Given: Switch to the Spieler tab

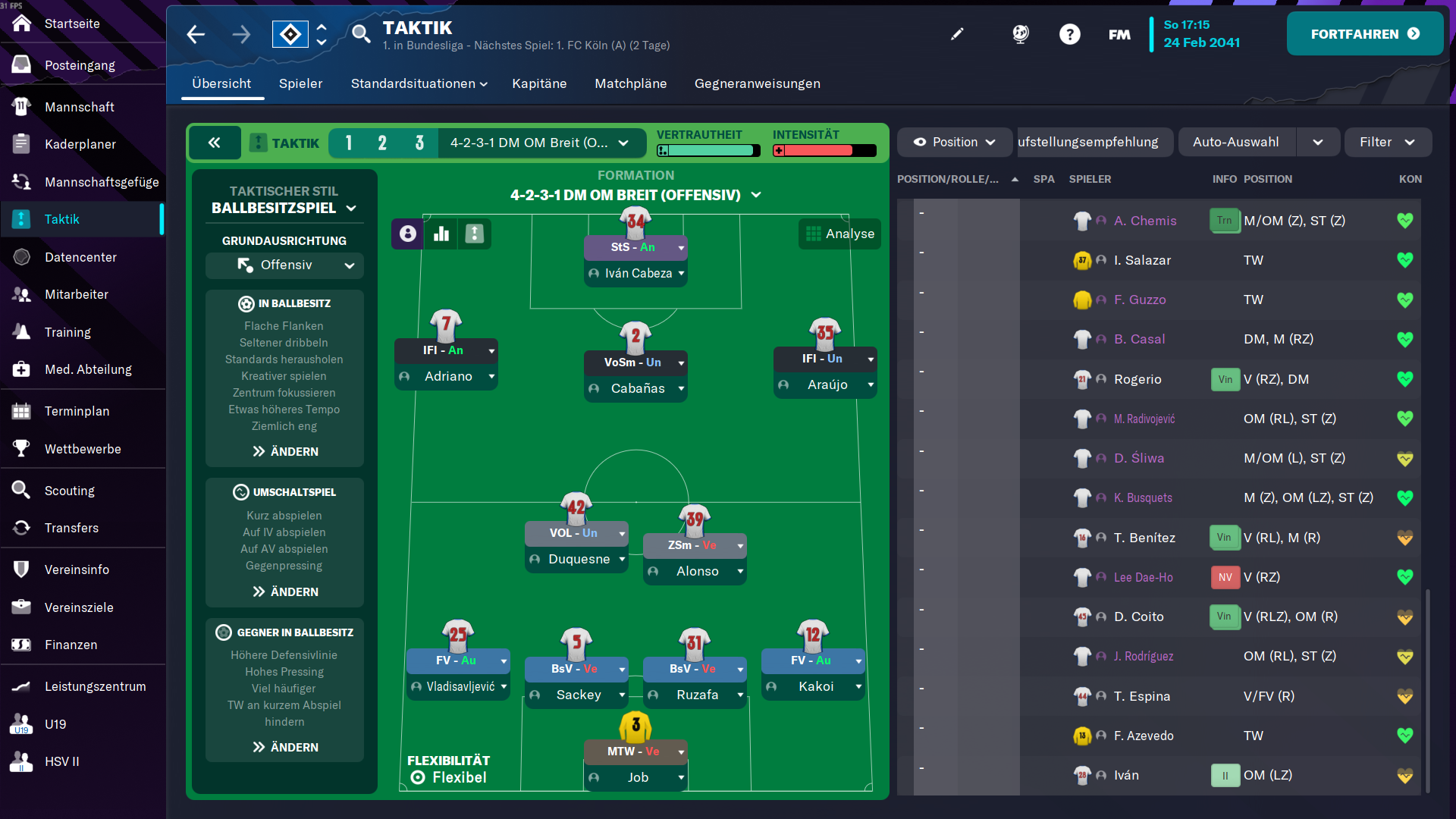Looking at the screenshot, I should point(300,83).
